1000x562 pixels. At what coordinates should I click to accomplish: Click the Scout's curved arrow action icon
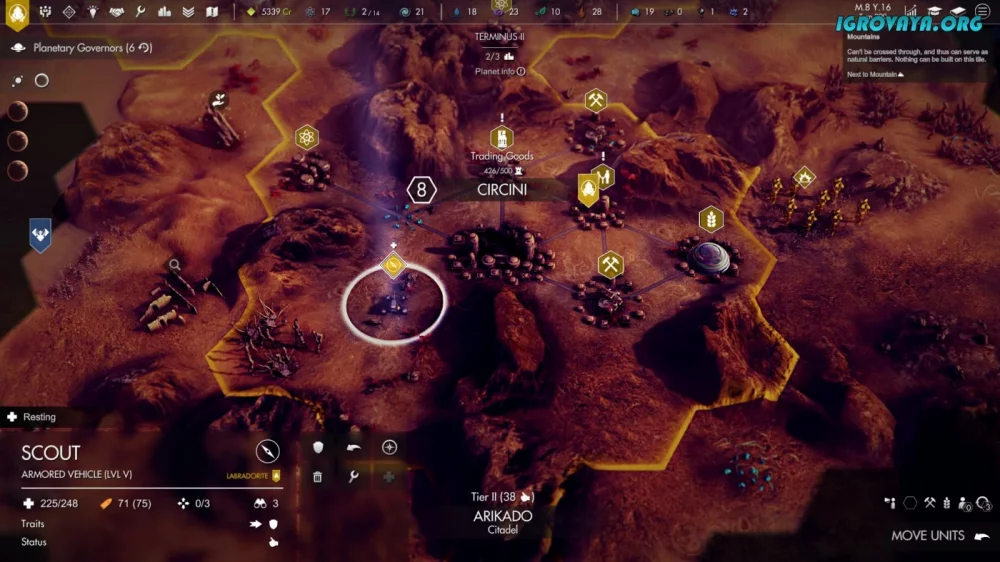[353, 447]
